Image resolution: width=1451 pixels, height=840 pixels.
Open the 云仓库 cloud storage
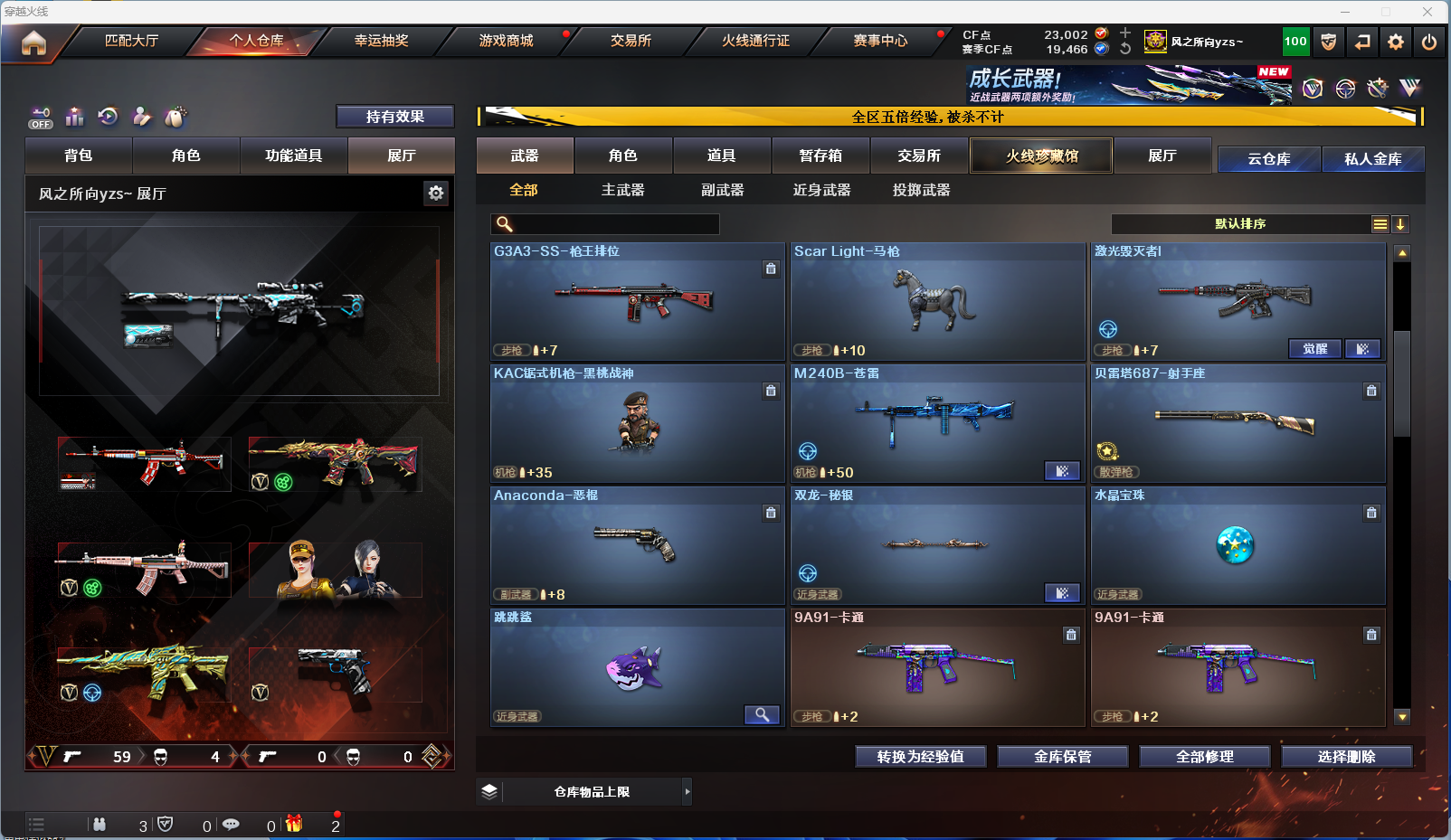click(1268, 159)
